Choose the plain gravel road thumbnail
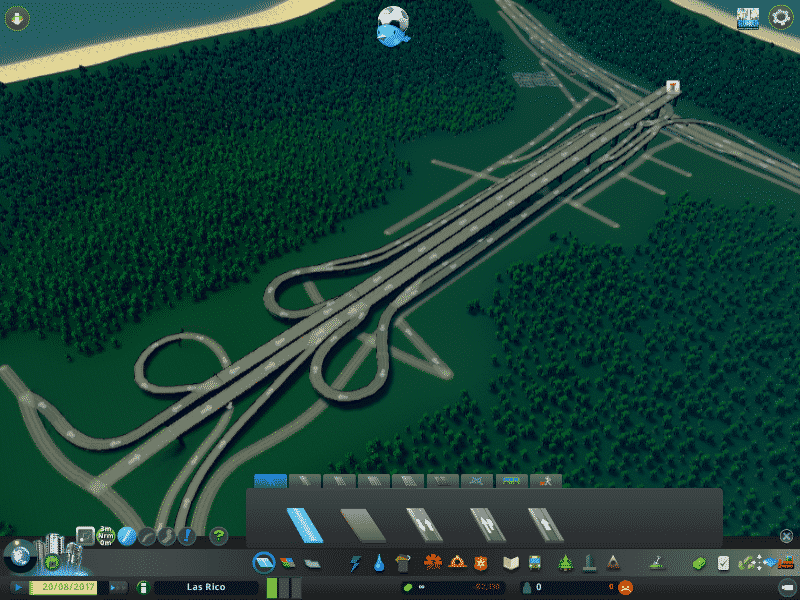Screen dimensions: 800x600 point(362,524)
